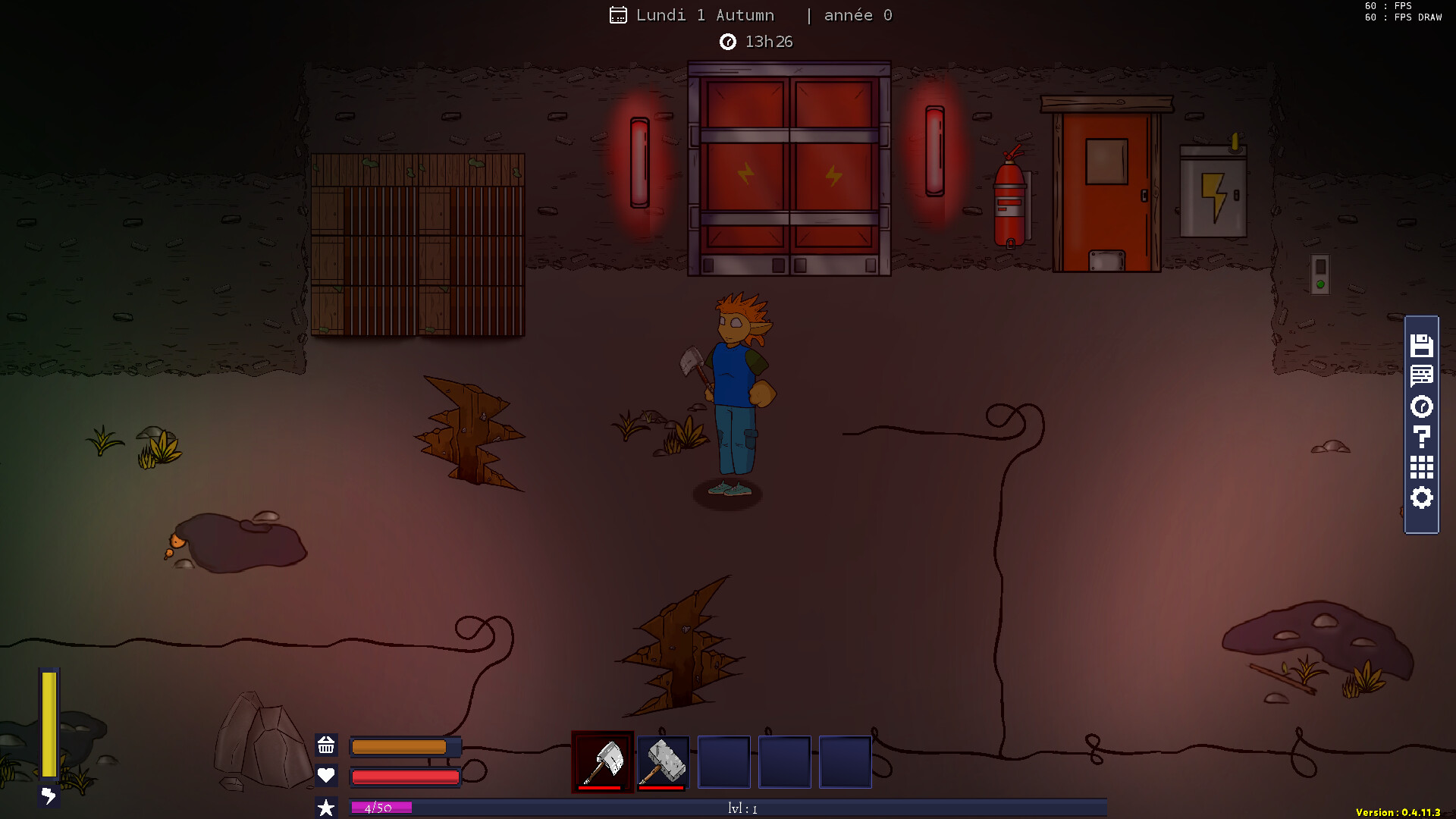Open the settings gear icon
The width and height of the screenshot is (1456, 819).
tap(1422, 498)
